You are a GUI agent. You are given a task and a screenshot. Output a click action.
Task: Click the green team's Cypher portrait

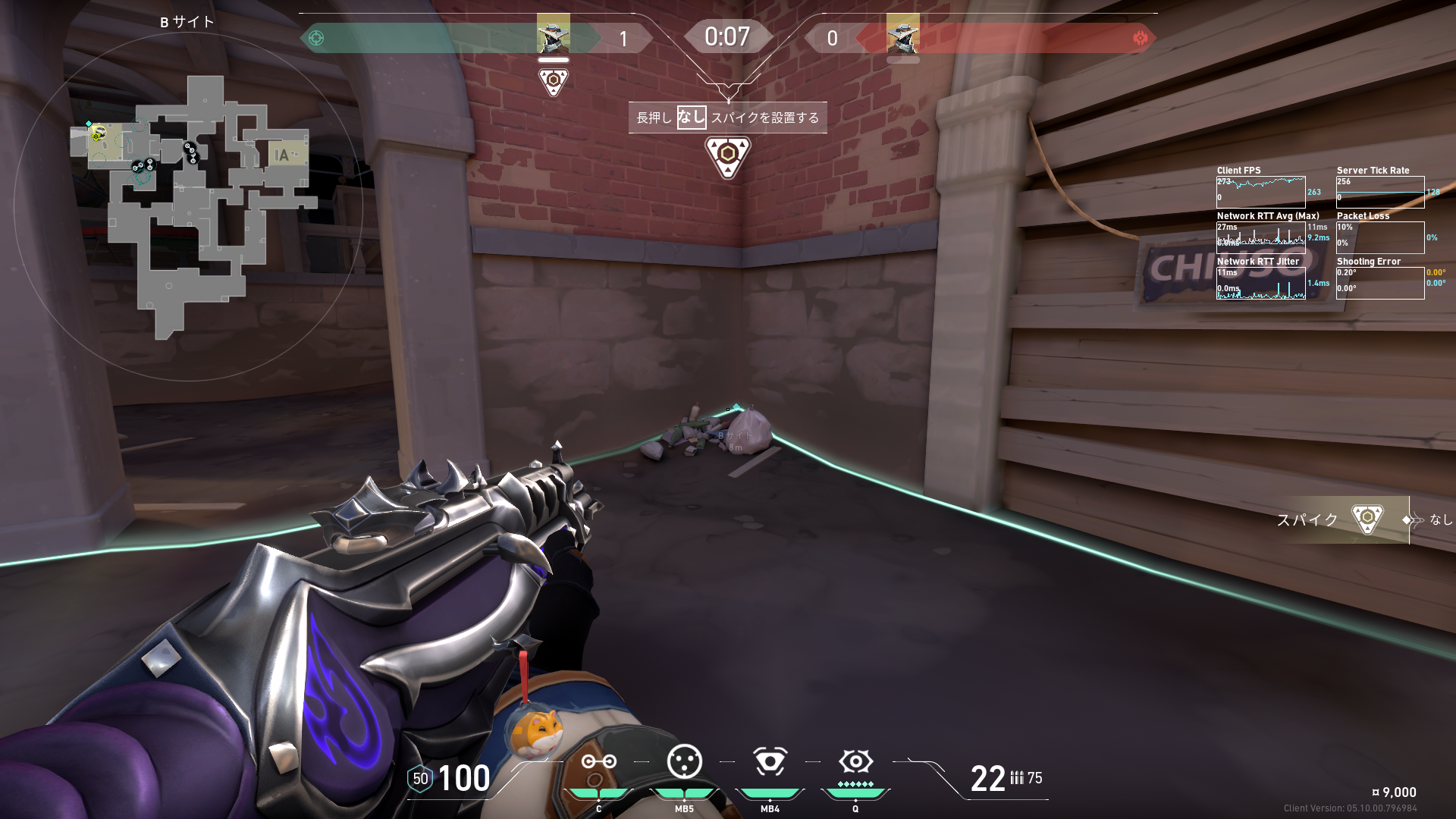point(553,33)
